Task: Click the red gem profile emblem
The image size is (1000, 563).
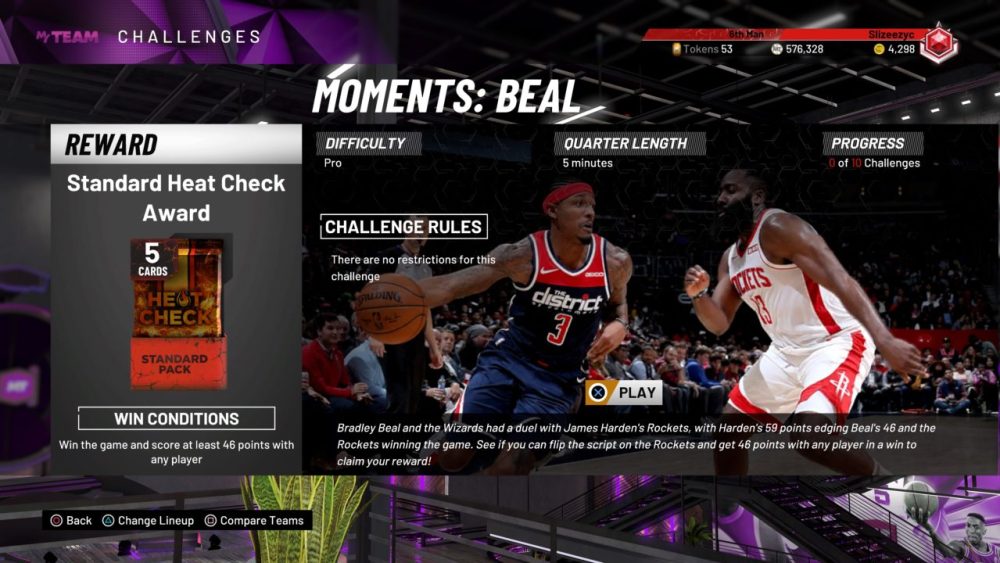Action: coord(938,43)
